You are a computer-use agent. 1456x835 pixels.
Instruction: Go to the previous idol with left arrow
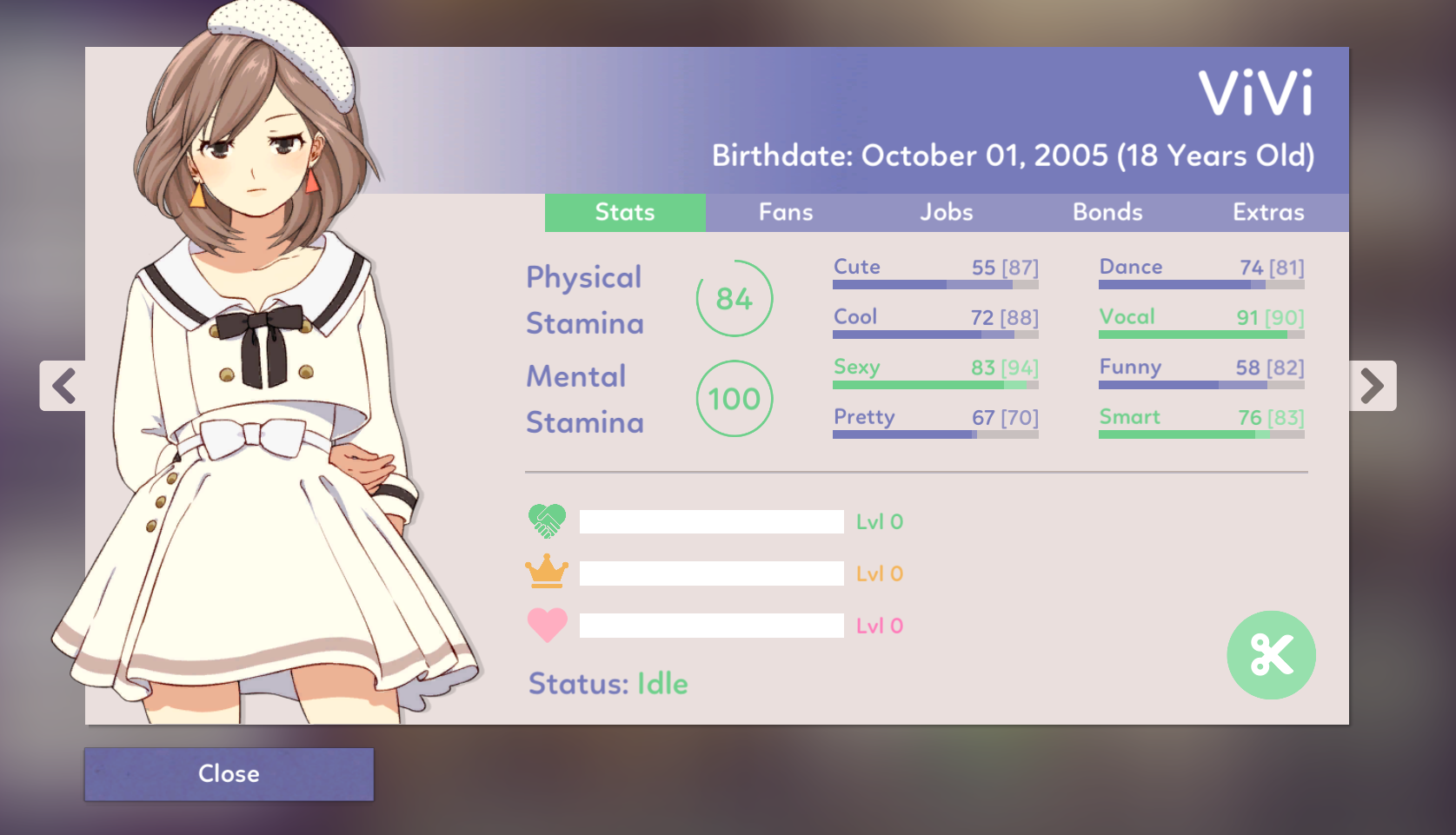coord(63,386)
